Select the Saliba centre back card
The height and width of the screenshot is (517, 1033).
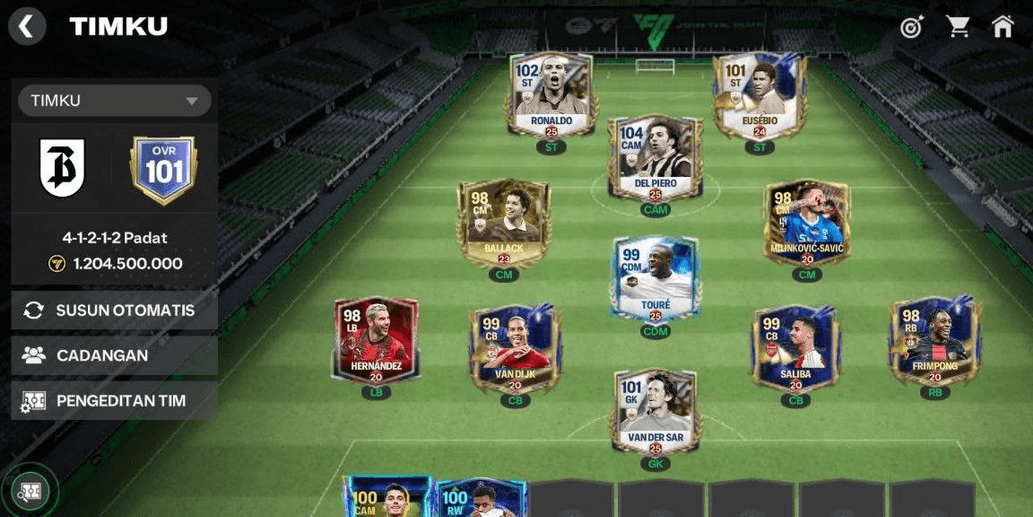pyautogui.click(x=796, y=348)
